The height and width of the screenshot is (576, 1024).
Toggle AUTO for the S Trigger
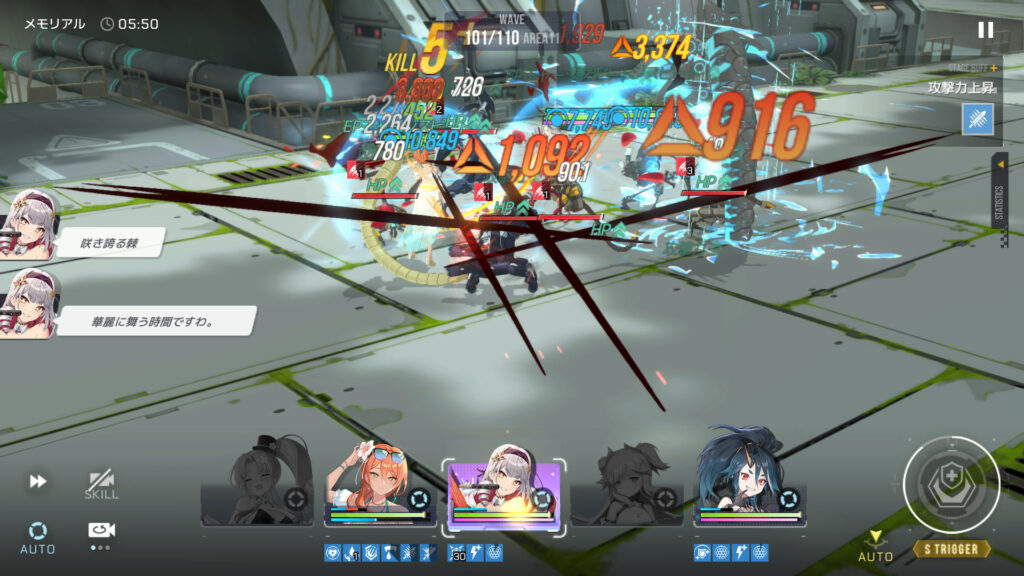click(x=875, y=548)
